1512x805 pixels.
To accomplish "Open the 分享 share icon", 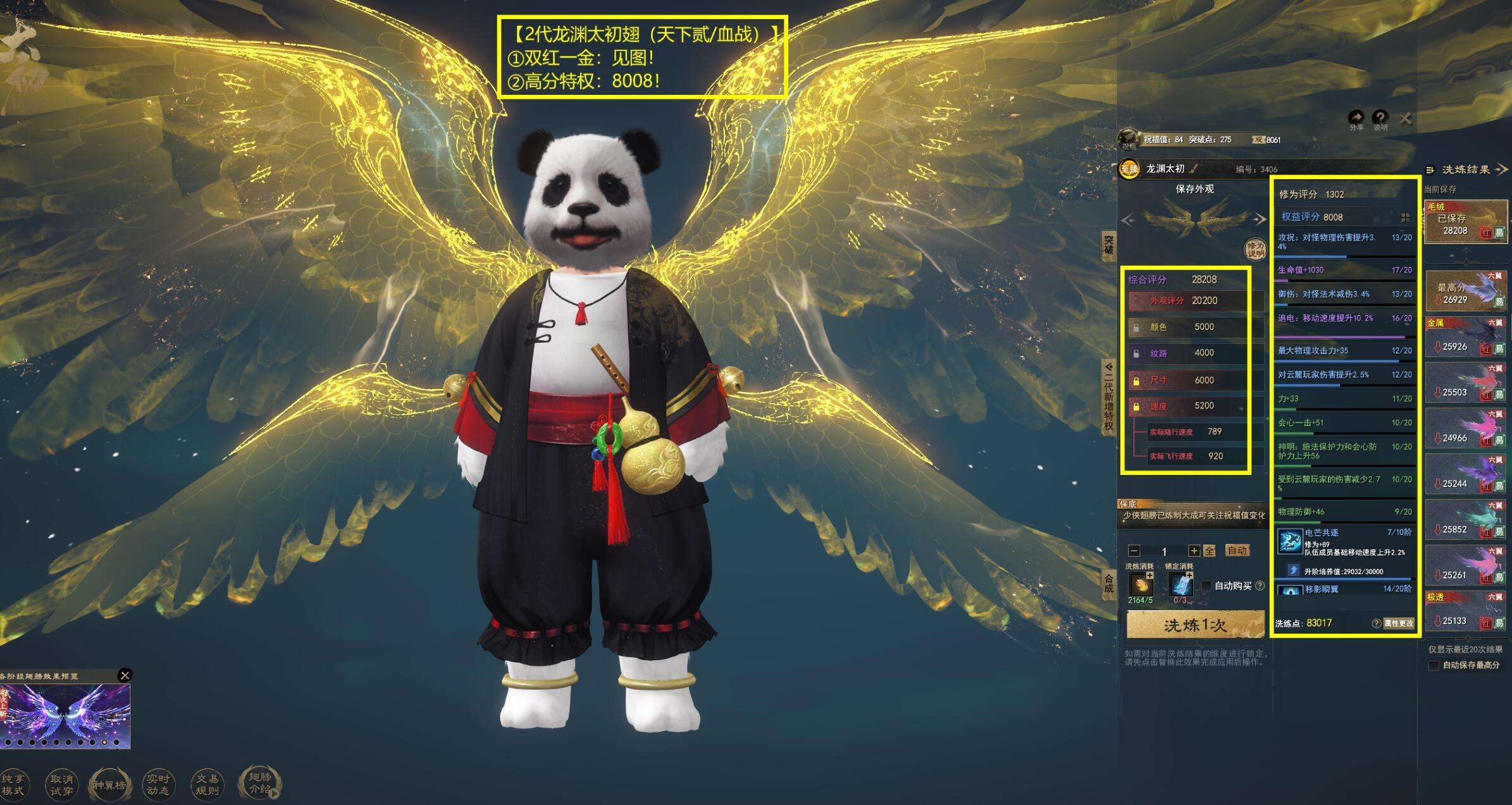I will click(x=1356, y=118).
